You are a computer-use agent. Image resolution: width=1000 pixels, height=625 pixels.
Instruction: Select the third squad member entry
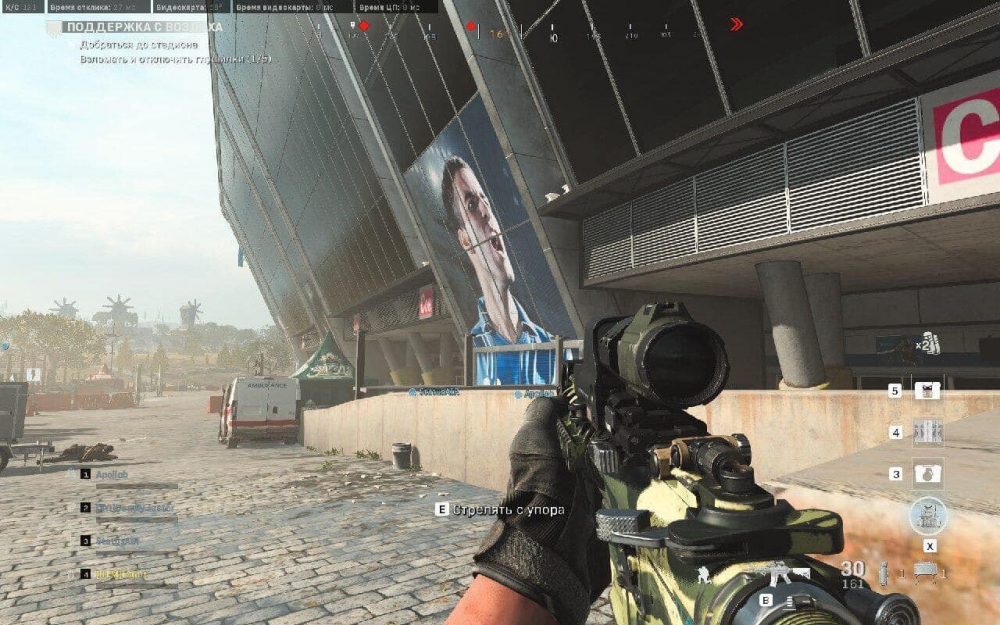[x=115, y=541]
